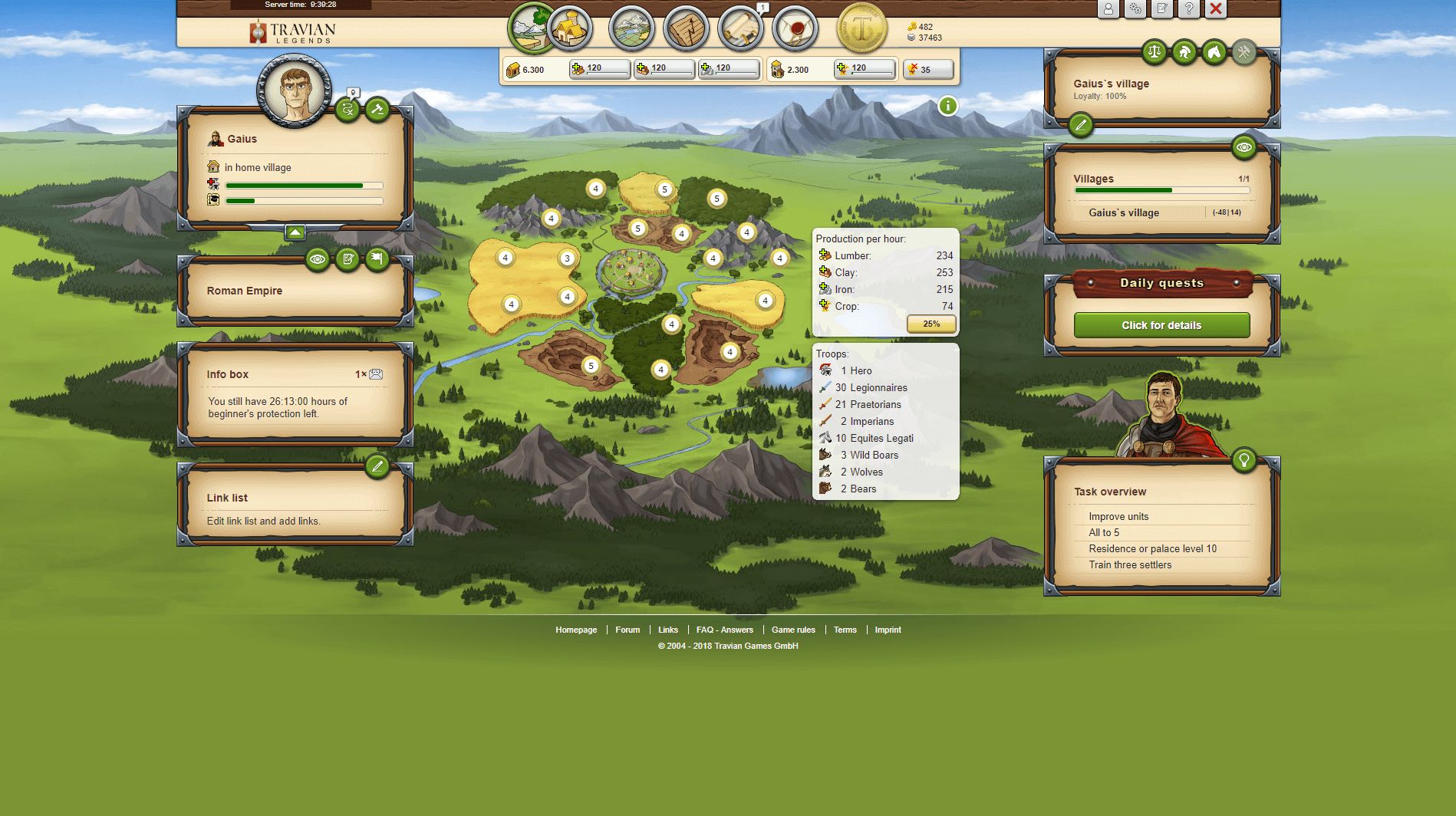This screenshot has width=1456, height=816.
Task: Open the gold coin shop
Action: pyautogui.click(x=861, y=28)
